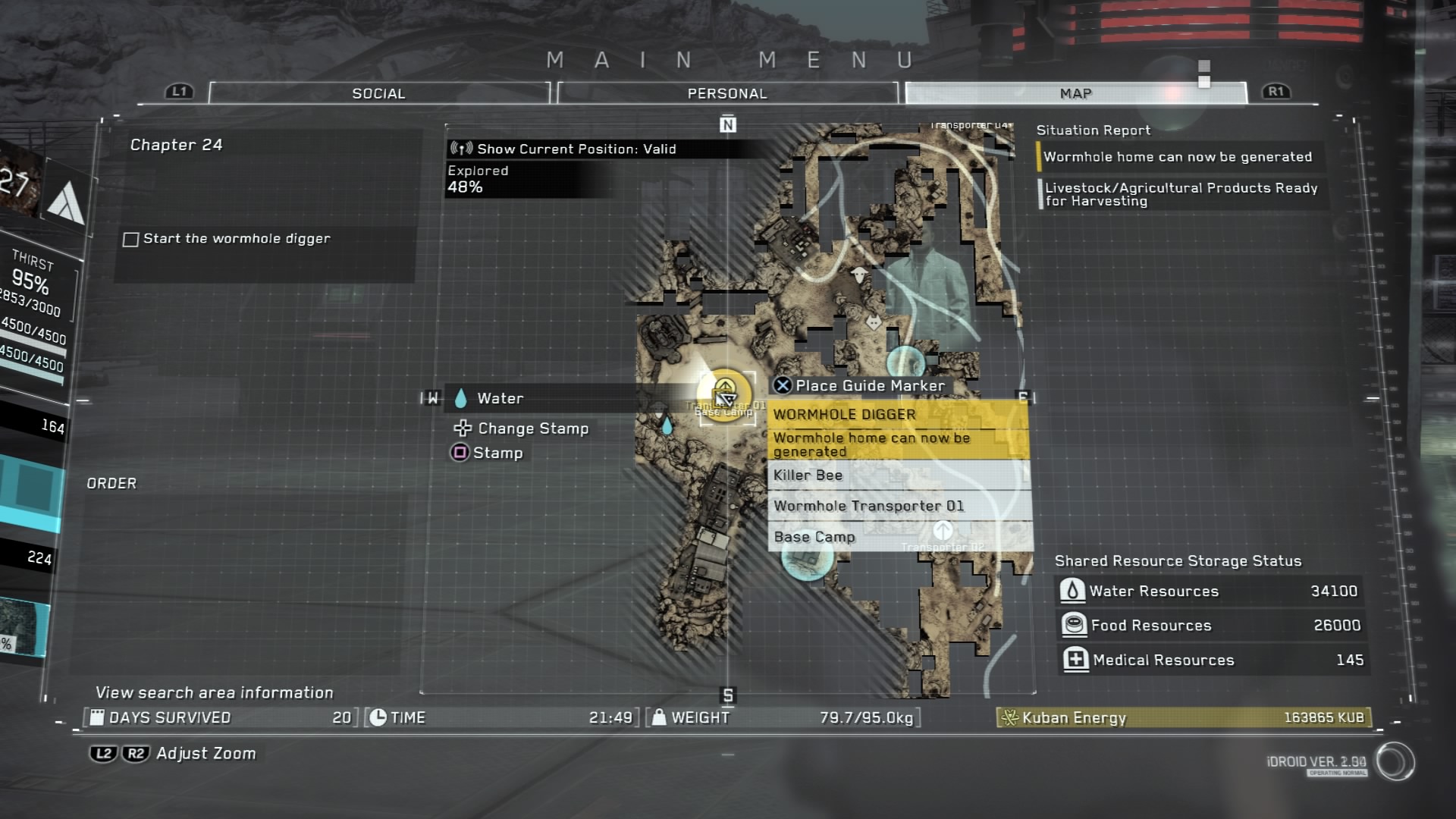The height and width of the screenshot is (819, 1456).
Task: Switch to the SOCIAL tab
Action: [x=378, y=93]
